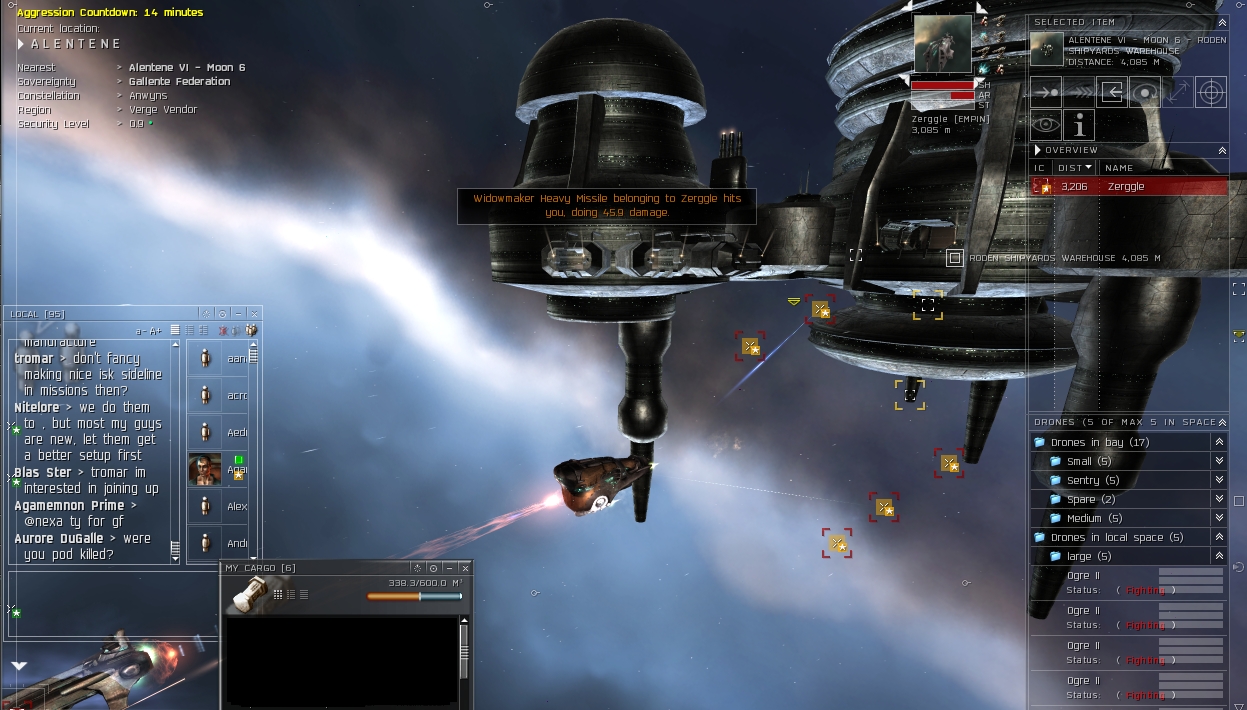Close the My Cargo window
Image resolution: width=1247 pixels, height=710 pixels.
point(465,568)
